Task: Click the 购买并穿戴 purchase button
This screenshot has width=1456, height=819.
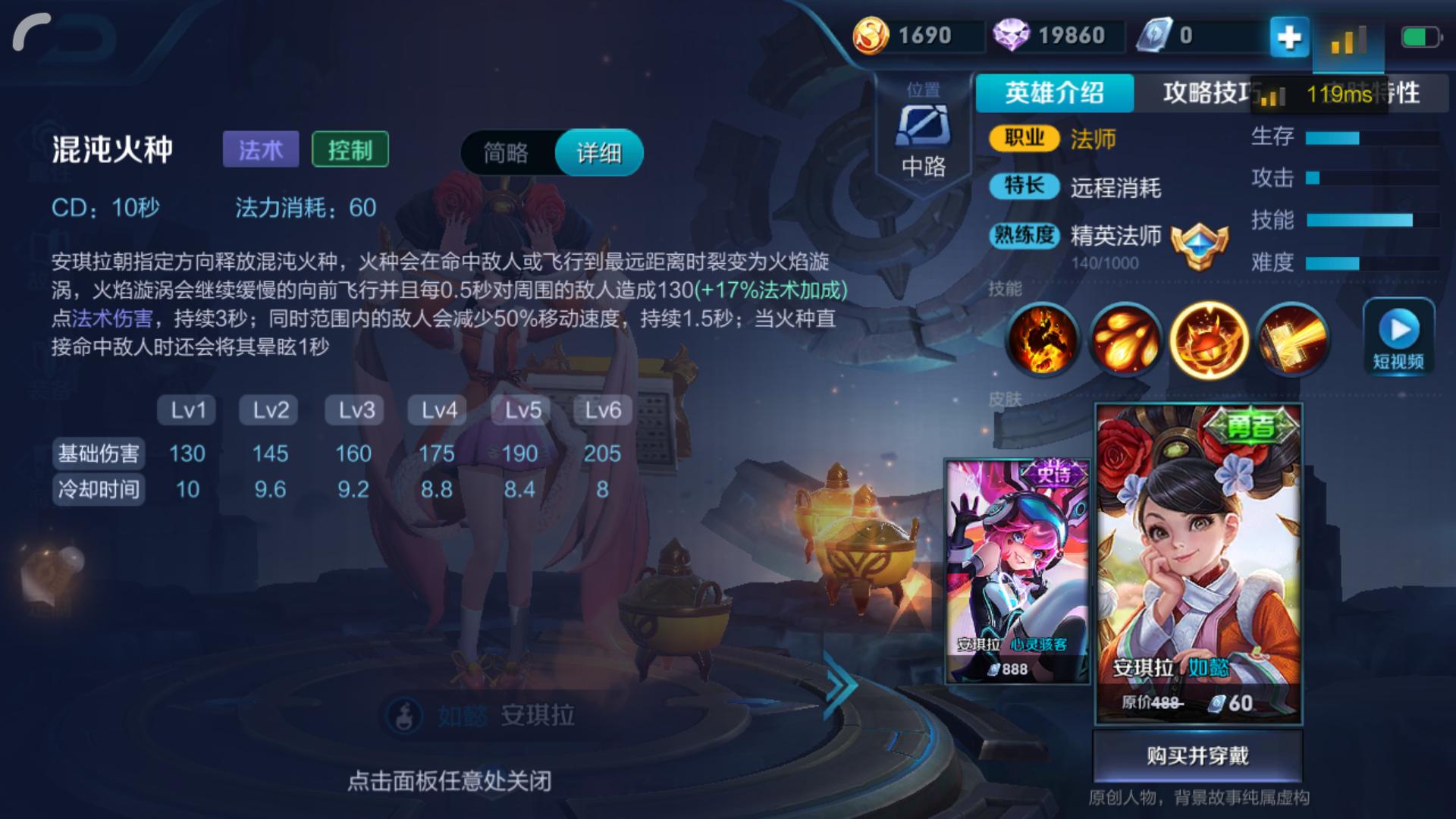Action: [x=1197, y=755]
